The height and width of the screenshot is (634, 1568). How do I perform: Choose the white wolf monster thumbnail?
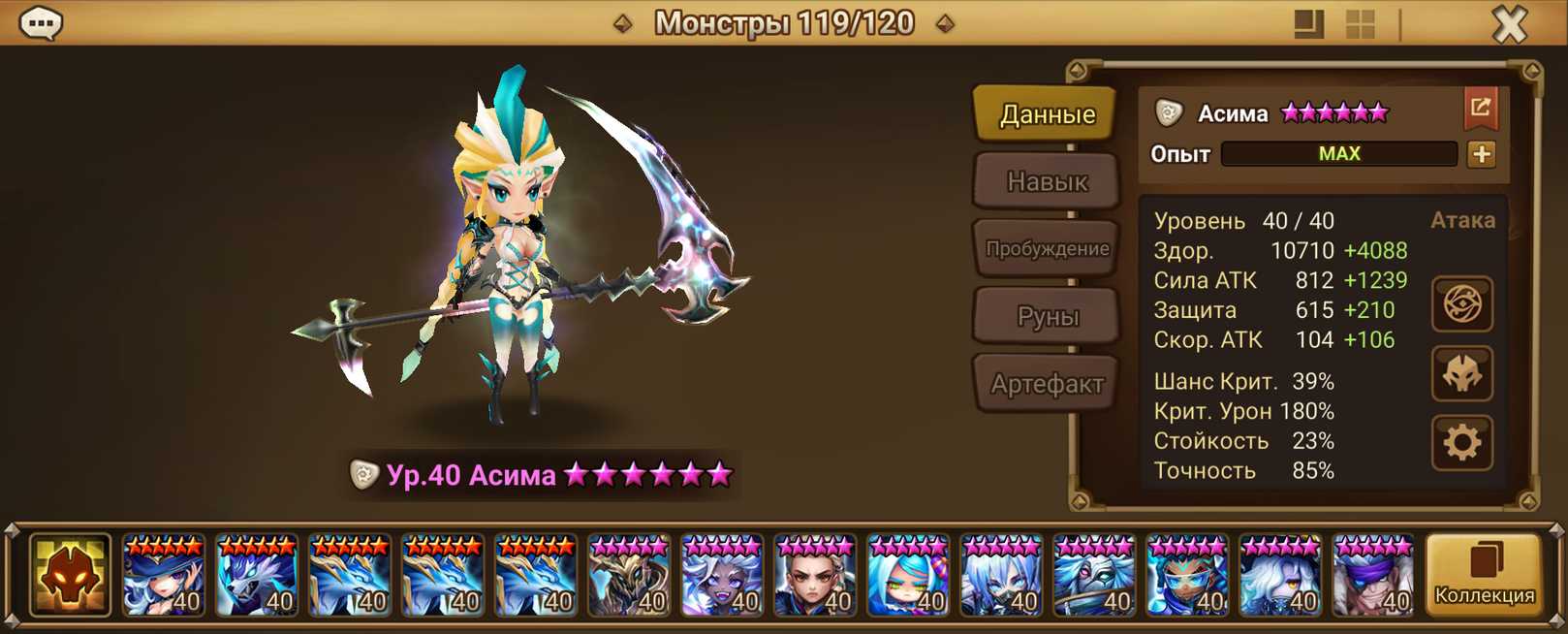coord(256,576)
